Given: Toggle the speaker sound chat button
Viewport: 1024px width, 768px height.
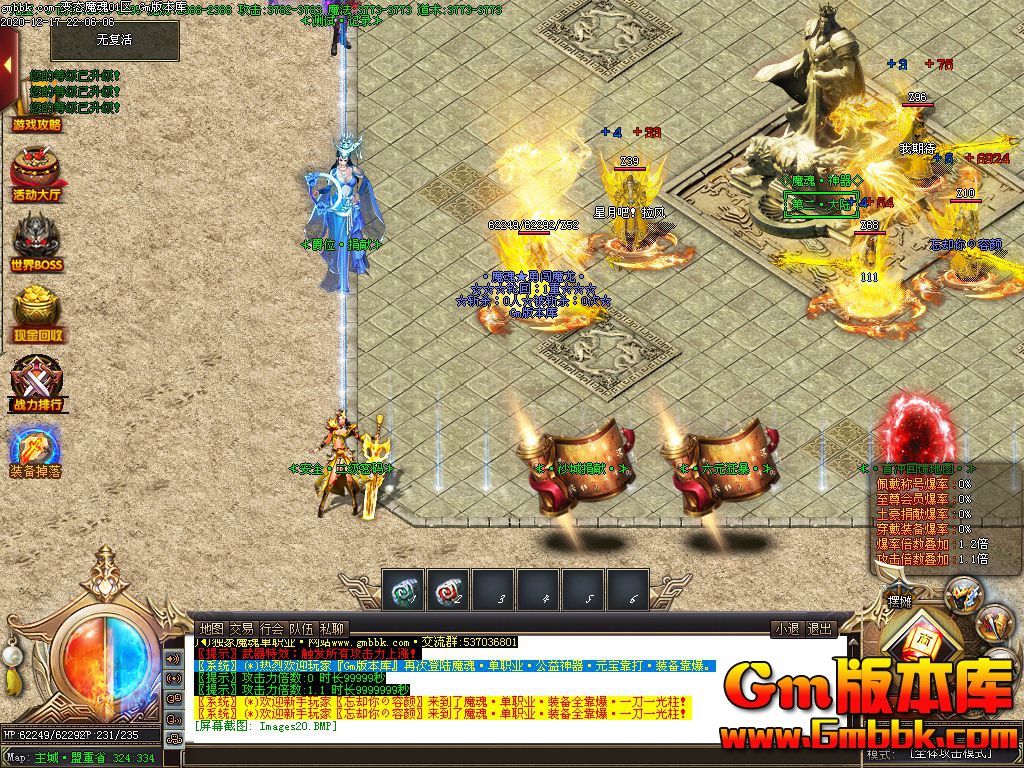Looking at the screenshot, I should (x=173, y=659).
